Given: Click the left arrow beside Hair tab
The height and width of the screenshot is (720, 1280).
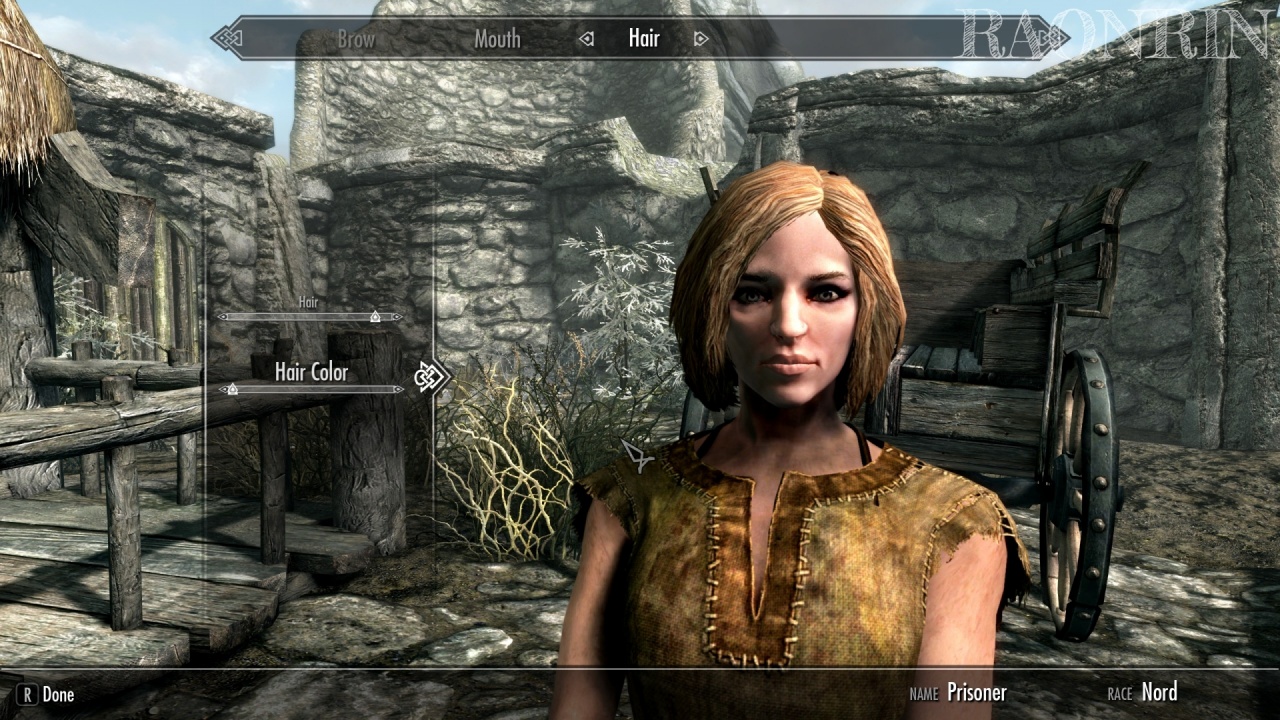Looking at the screenshot, I should tap(587, 39).
